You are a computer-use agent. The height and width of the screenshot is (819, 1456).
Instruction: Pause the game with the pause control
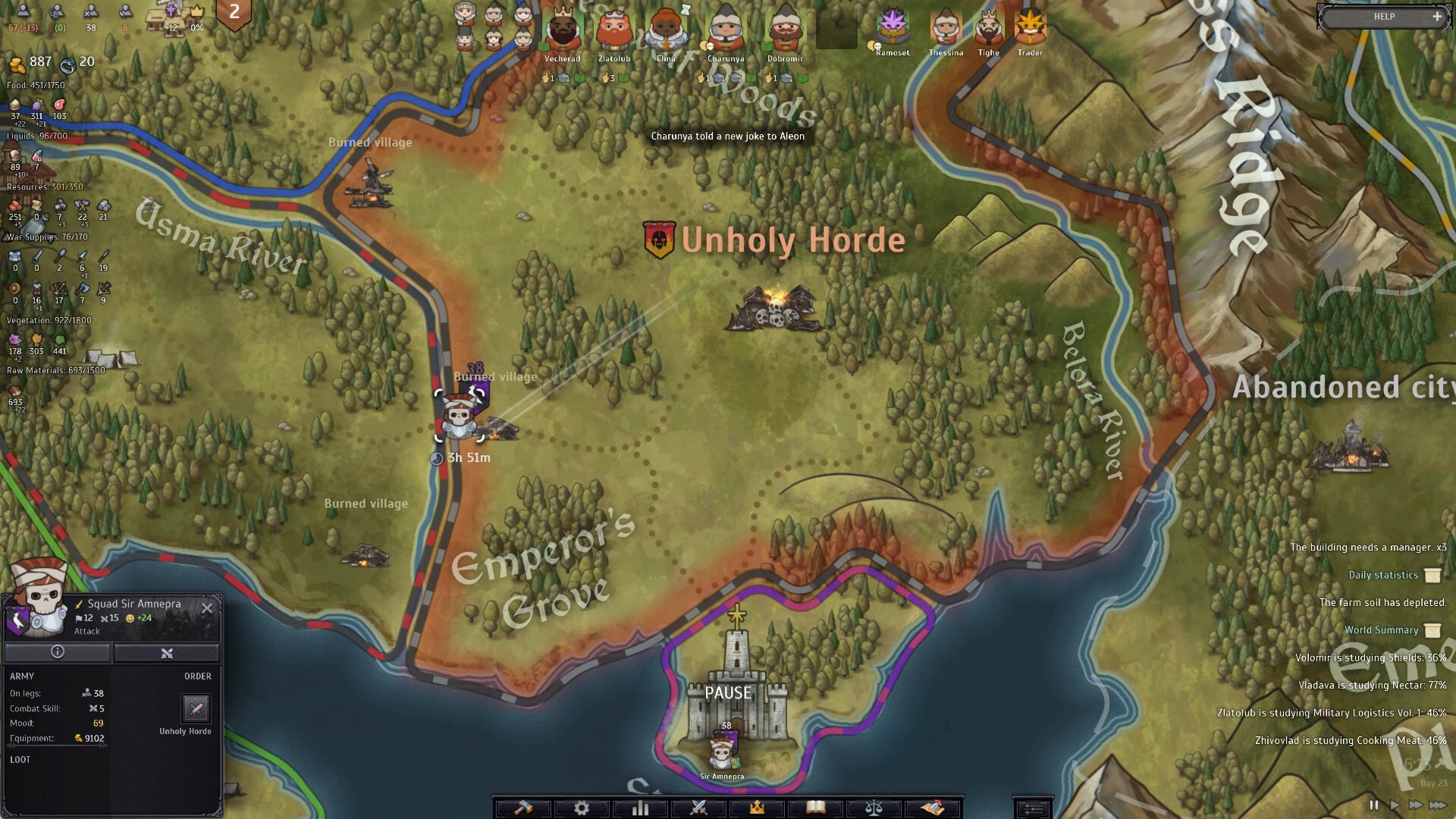(1374, 805)
